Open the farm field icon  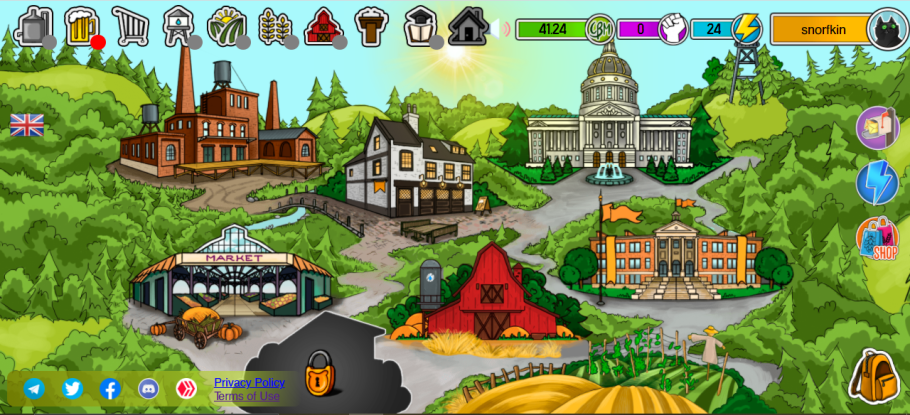pyautogui.click(x=226, y=26)
